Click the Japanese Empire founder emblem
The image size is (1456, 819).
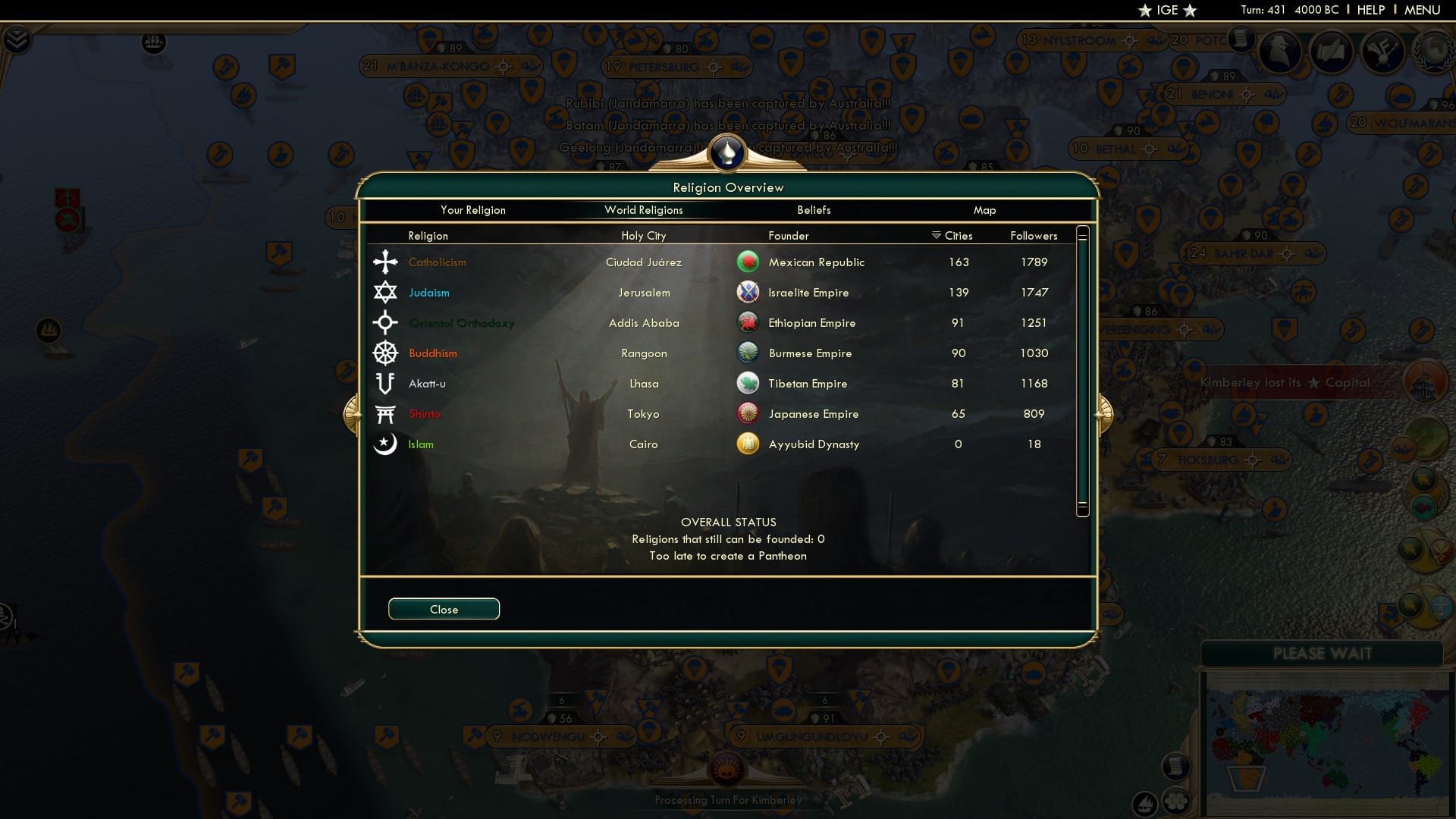[x=748, y=413]
